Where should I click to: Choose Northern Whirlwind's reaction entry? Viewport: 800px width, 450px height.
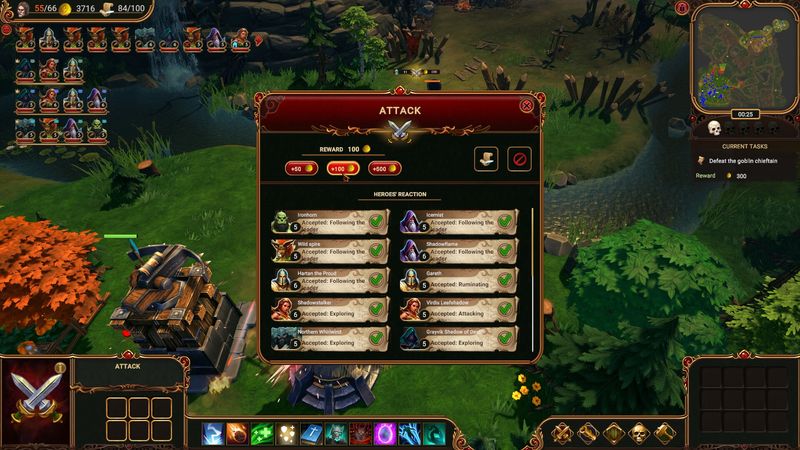(329, 338)
